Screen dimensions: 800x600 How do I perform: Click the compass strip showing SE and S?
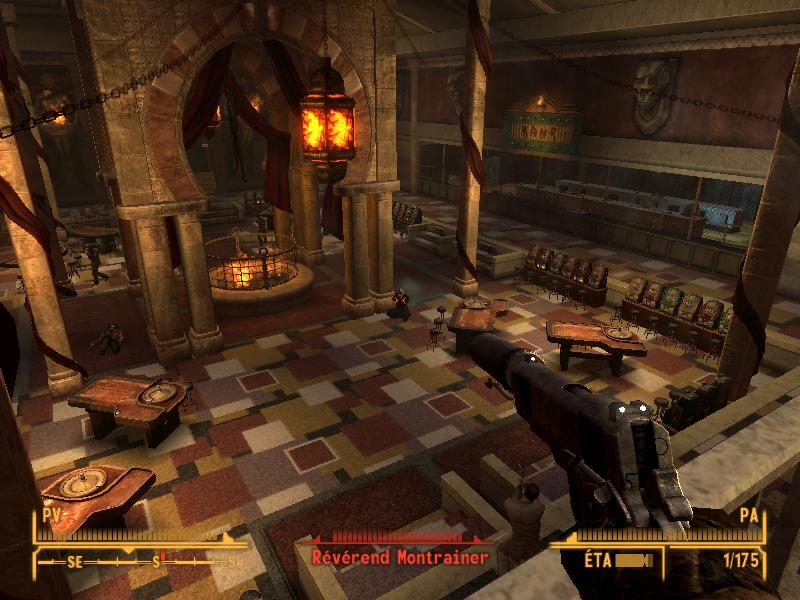(x=140, y=562)
